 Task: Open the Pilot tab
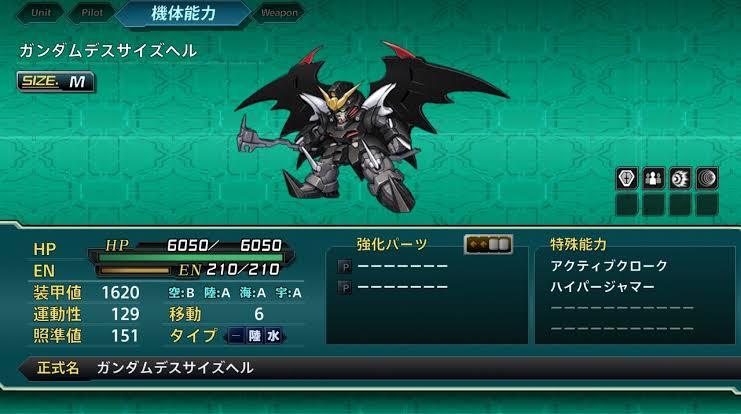[x=92, y=13]
